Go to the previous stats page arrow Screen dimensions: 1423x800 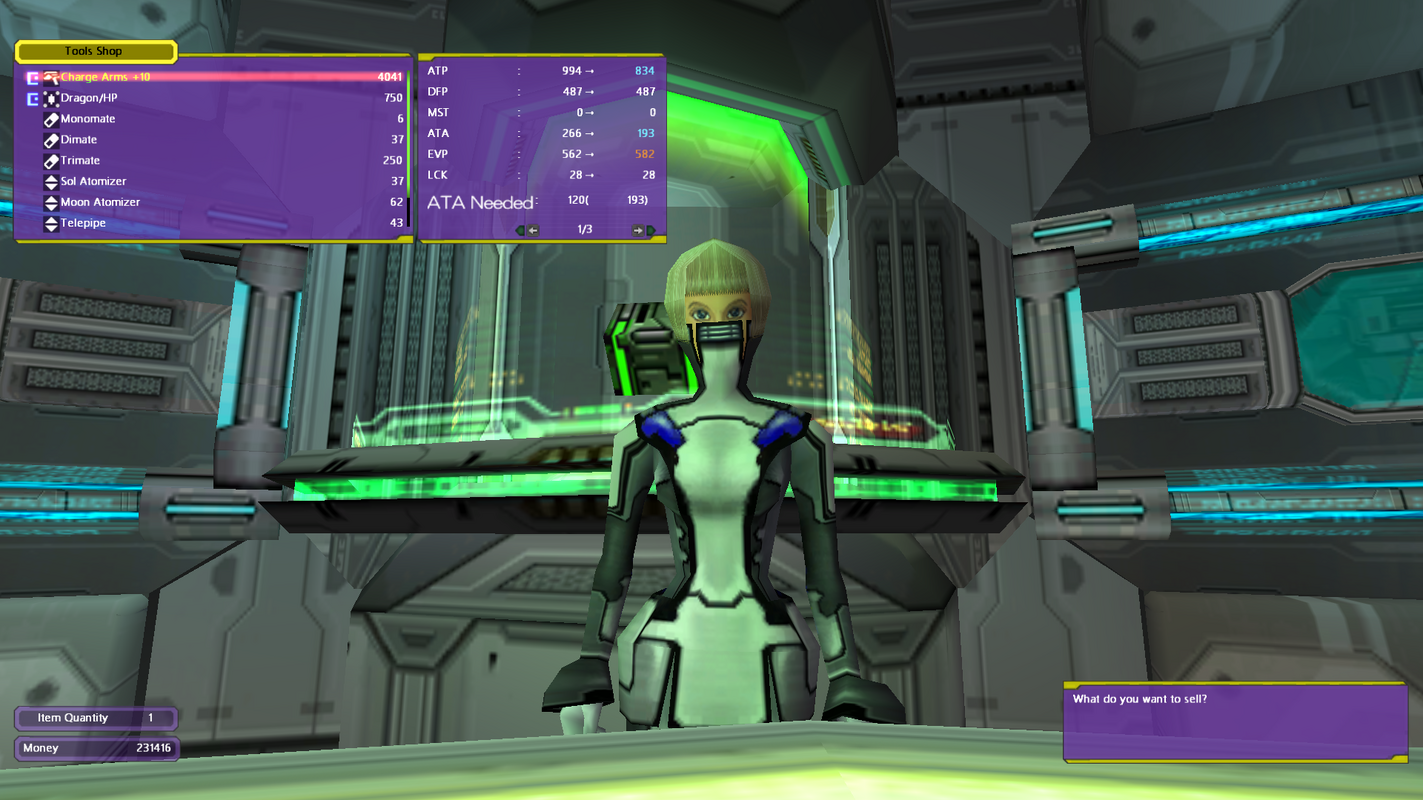528,231
